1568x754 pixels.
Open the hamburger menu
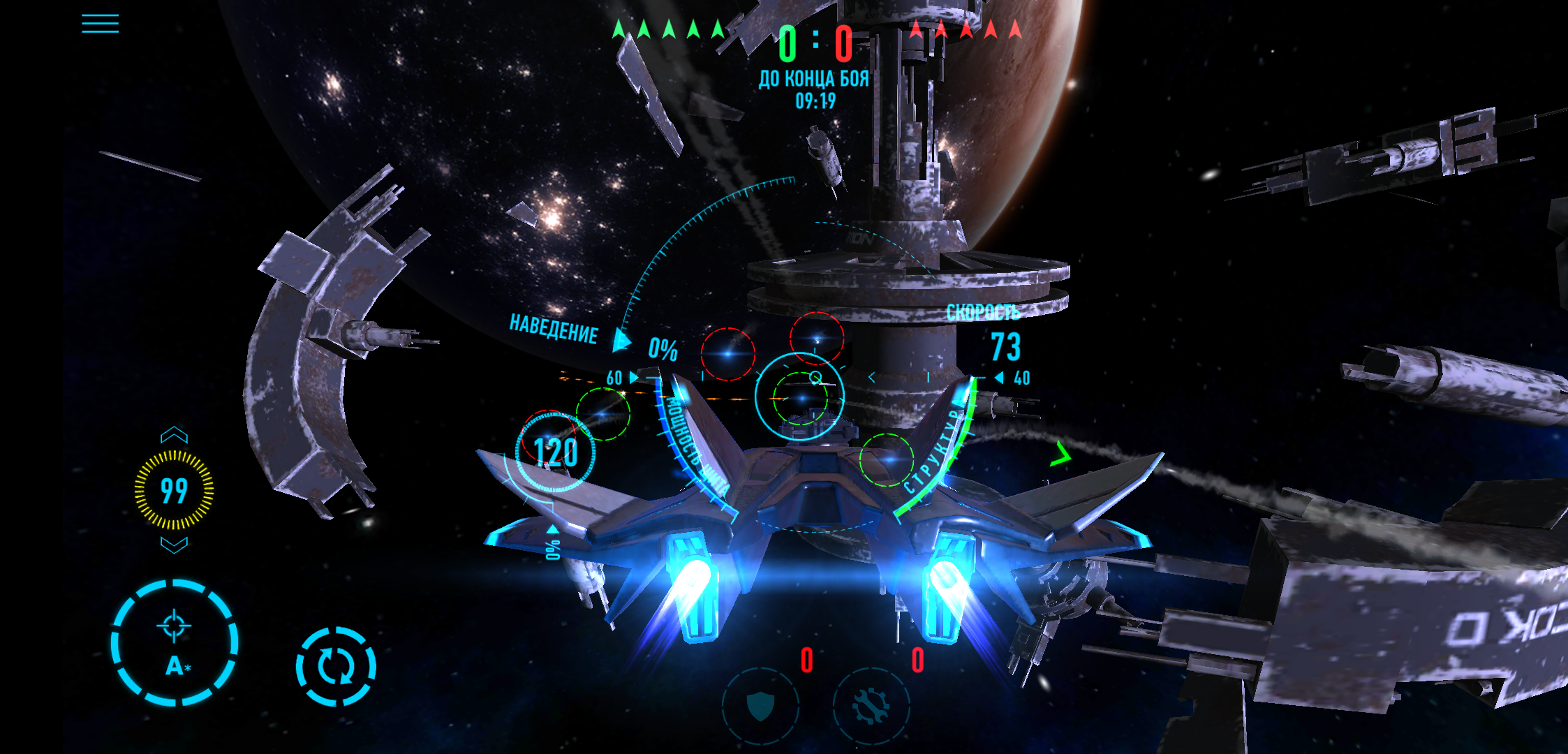coord(100,24)
